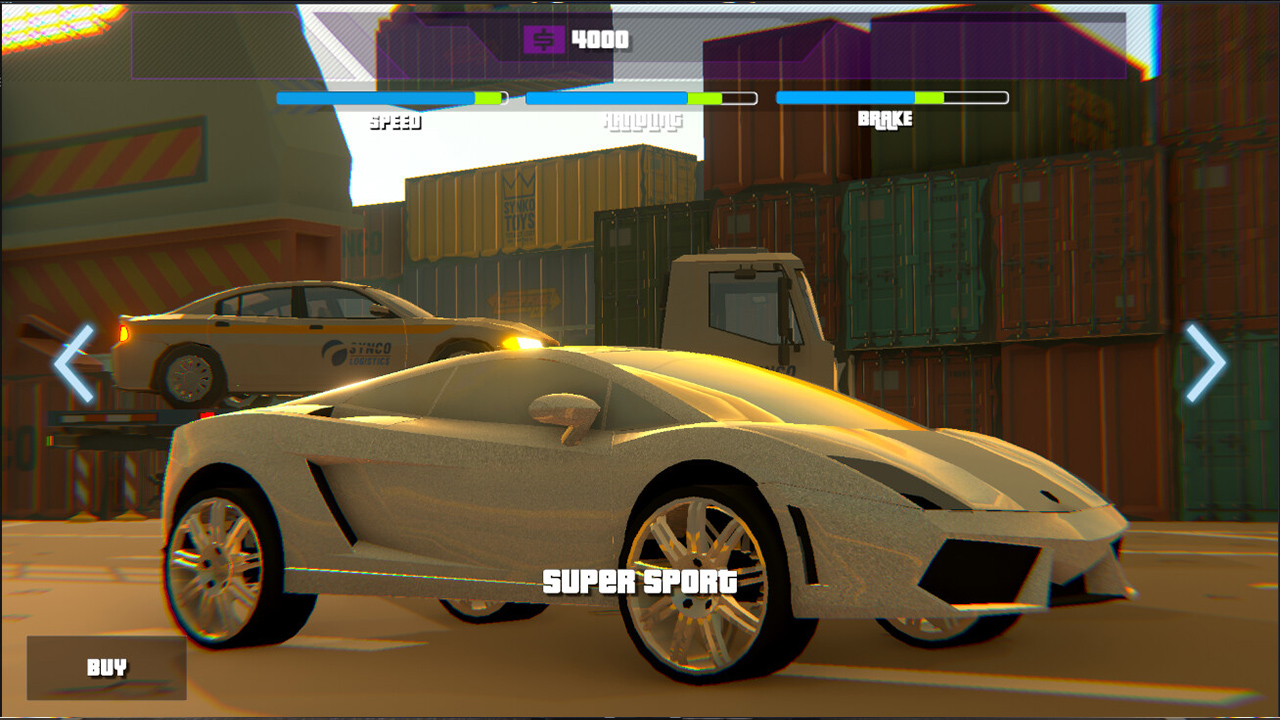Click the HANDLING label

coord(641,121)
